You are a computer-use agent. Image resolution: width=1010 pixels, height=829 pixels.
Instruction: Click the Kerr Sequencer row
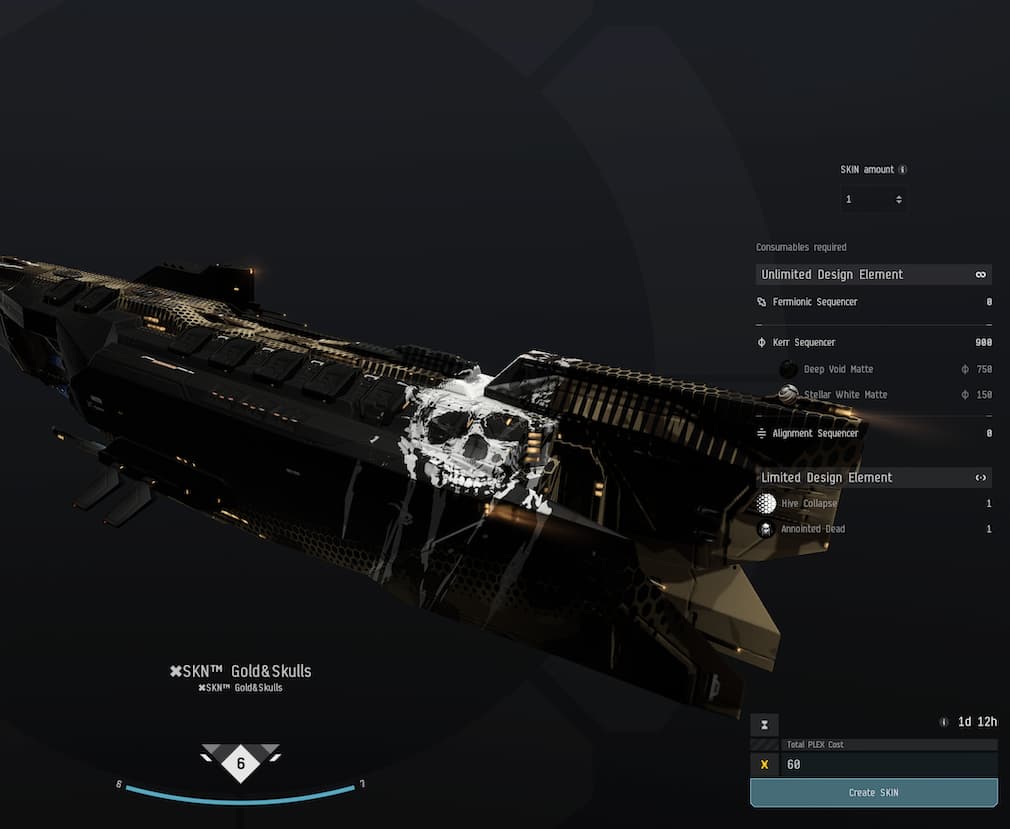pyautogui.click(x=873, y=342)
